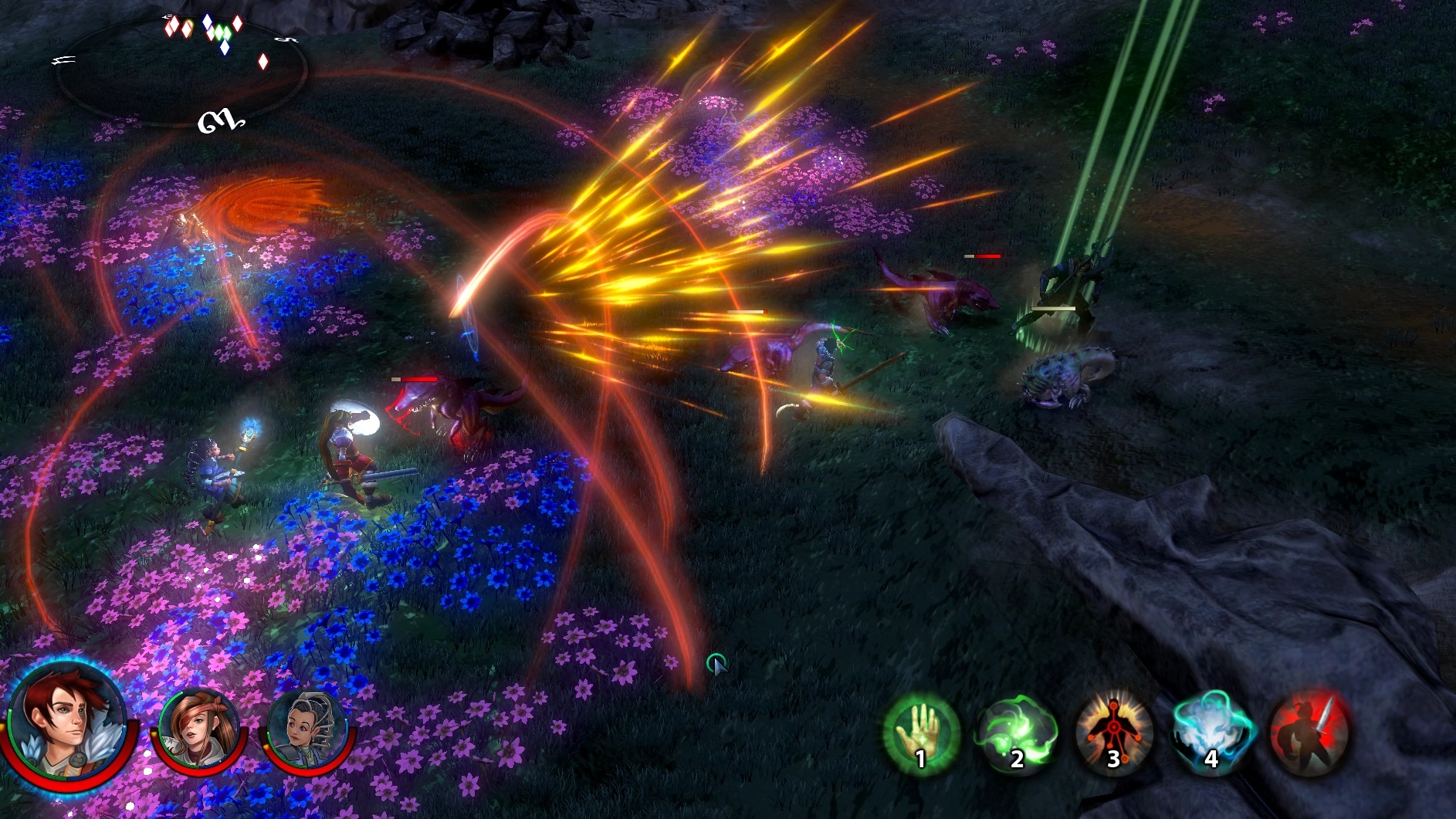The height and width of the screenshot is (819, 1456).
Task: Activate the red sword-strike ability
Action: 1309,733
